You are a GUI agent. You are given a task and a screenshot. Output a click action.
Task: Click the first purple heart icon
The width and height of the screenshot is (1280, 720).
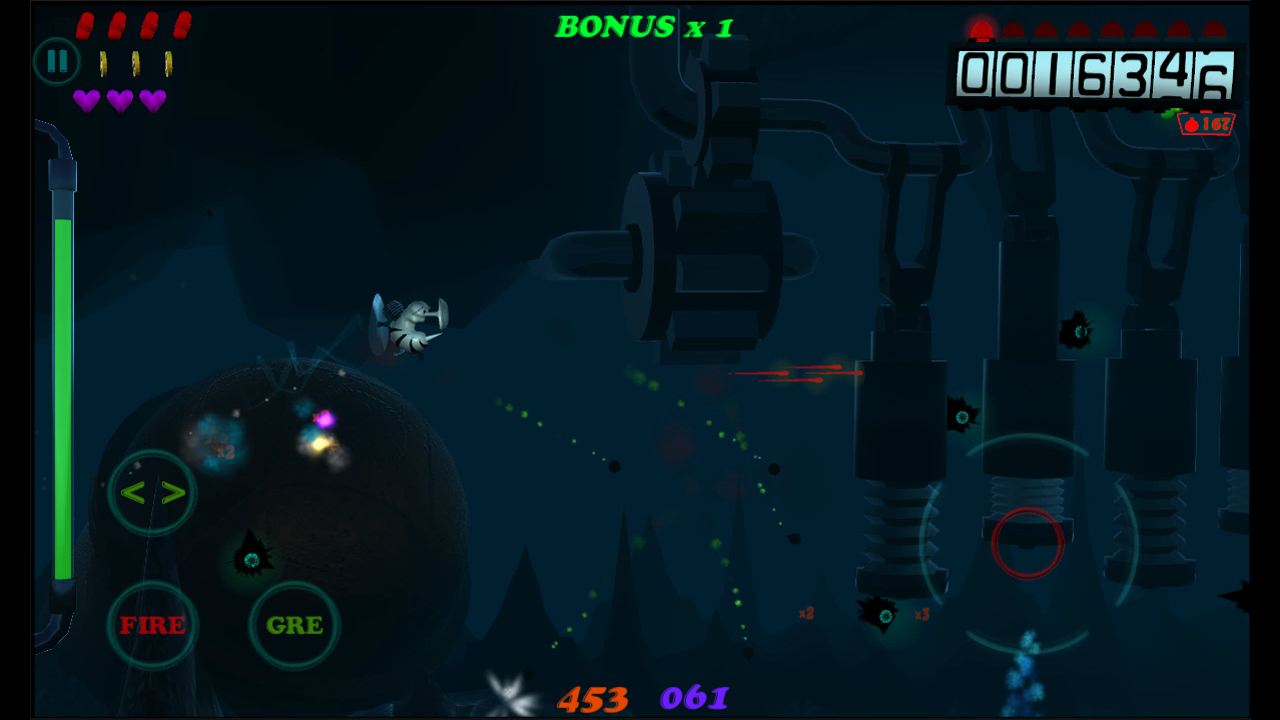click(x=88, y=99)
